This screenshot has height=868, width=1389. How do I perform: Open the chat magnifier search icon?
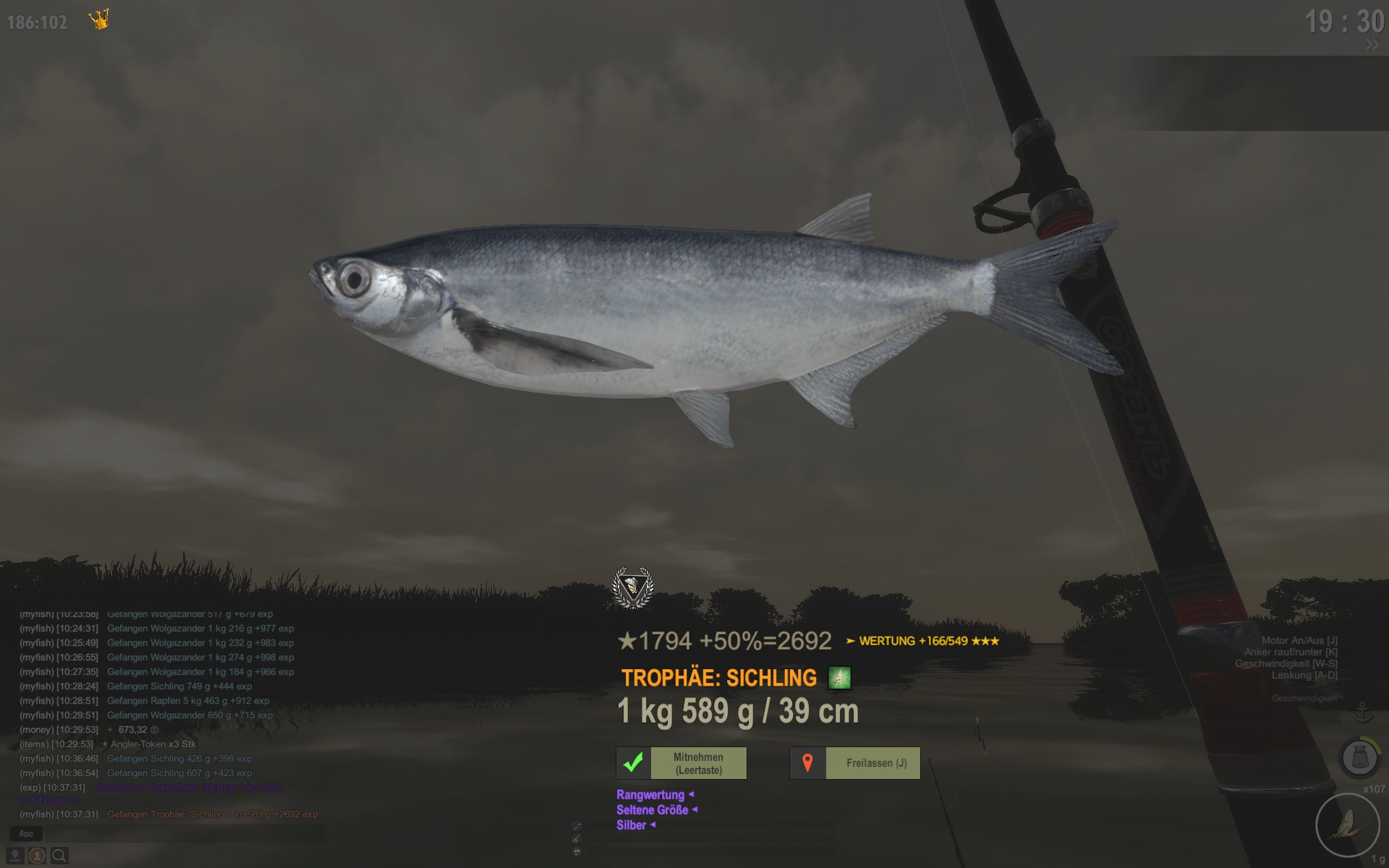point(59,856)
